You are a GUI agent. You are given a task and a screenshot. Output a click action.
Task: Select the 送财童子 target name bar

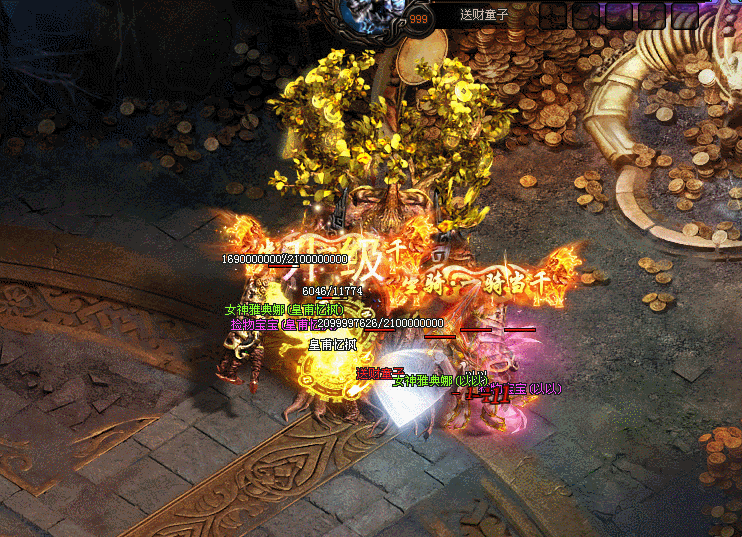484,15
